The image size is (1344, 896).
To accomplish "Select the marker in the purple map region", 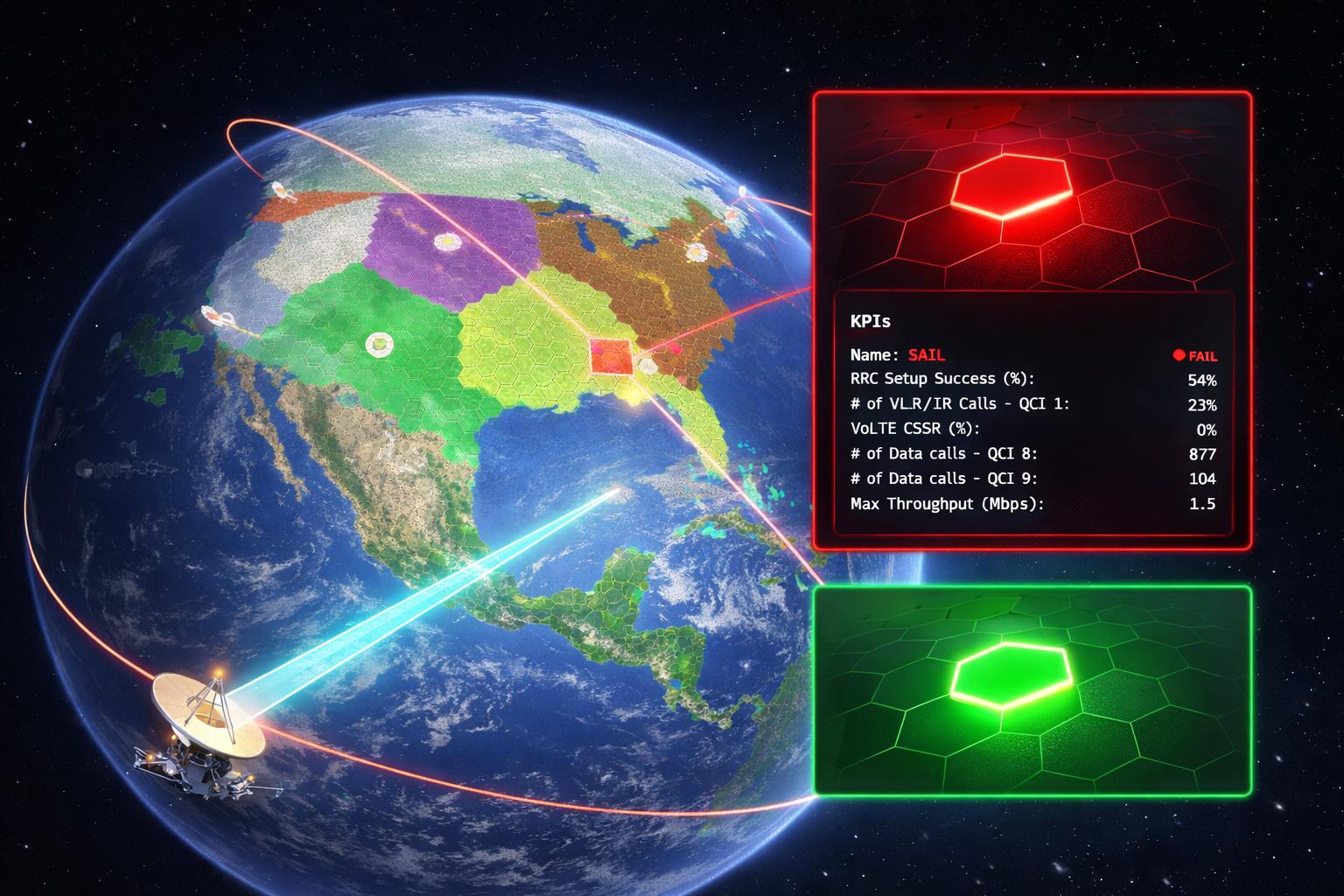I will point(447,240).
